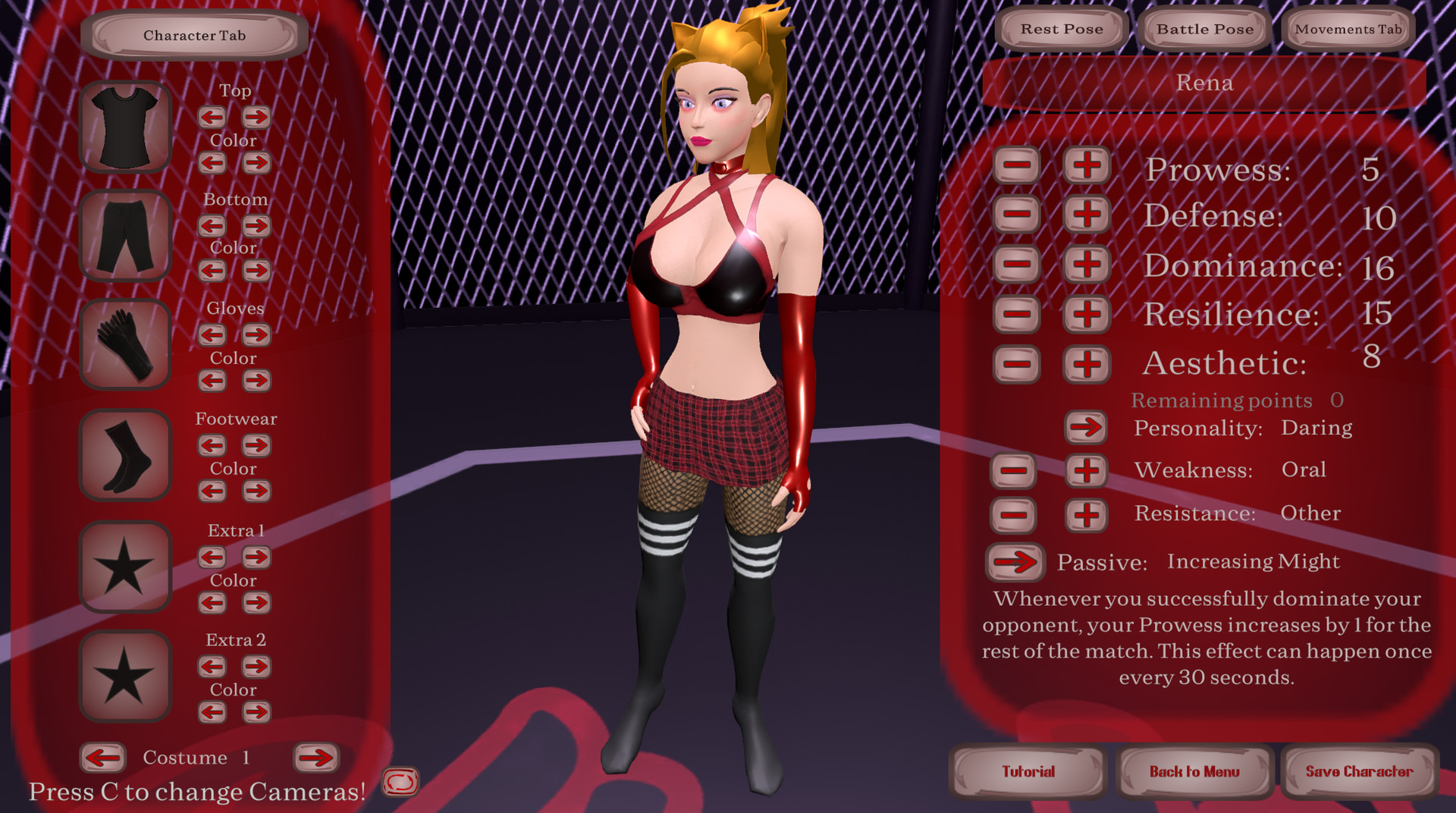1456x813 pixels.
Task: Select the Bottom clothing slot pants icon
Action: pos(124,235)
